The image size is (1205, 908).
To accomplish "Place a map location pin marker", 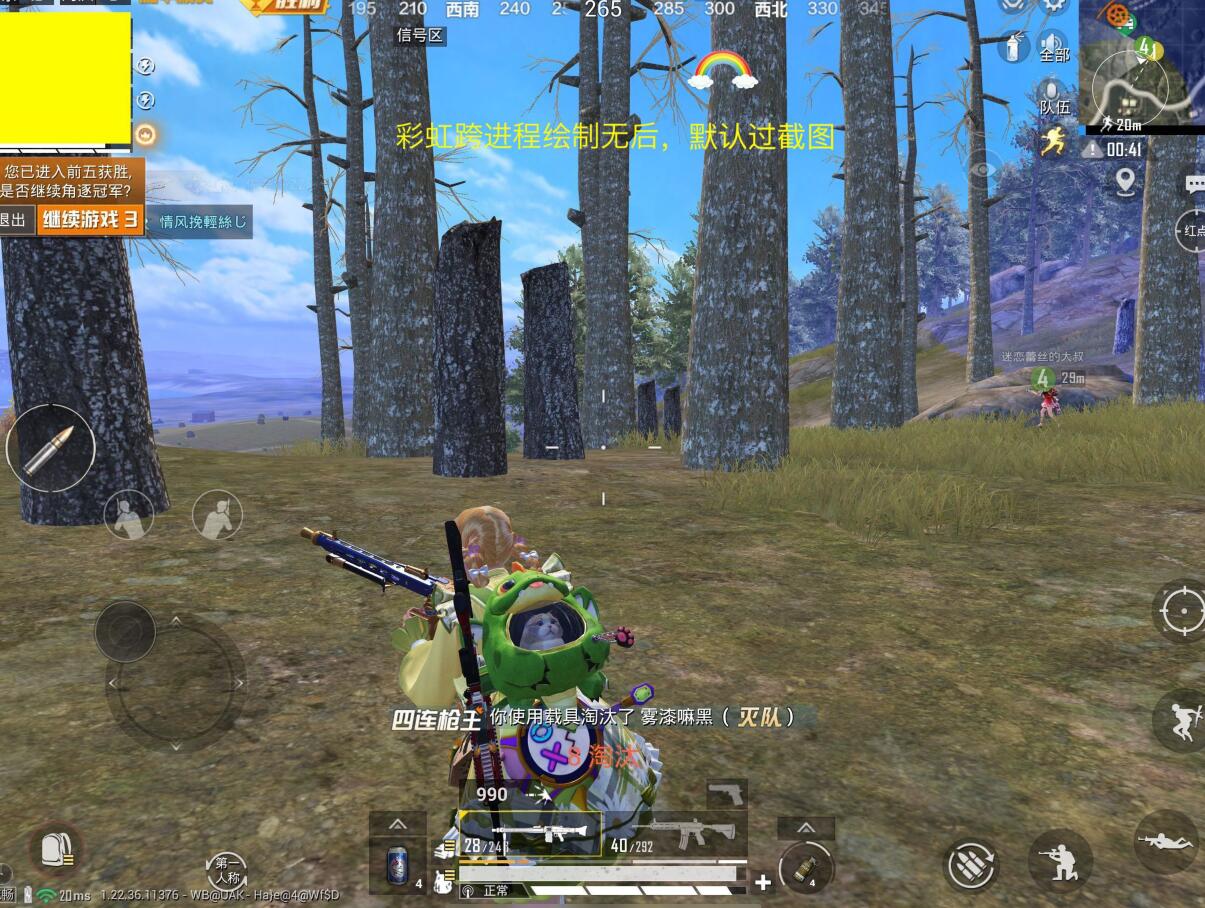I will (x=1125, y=181).
